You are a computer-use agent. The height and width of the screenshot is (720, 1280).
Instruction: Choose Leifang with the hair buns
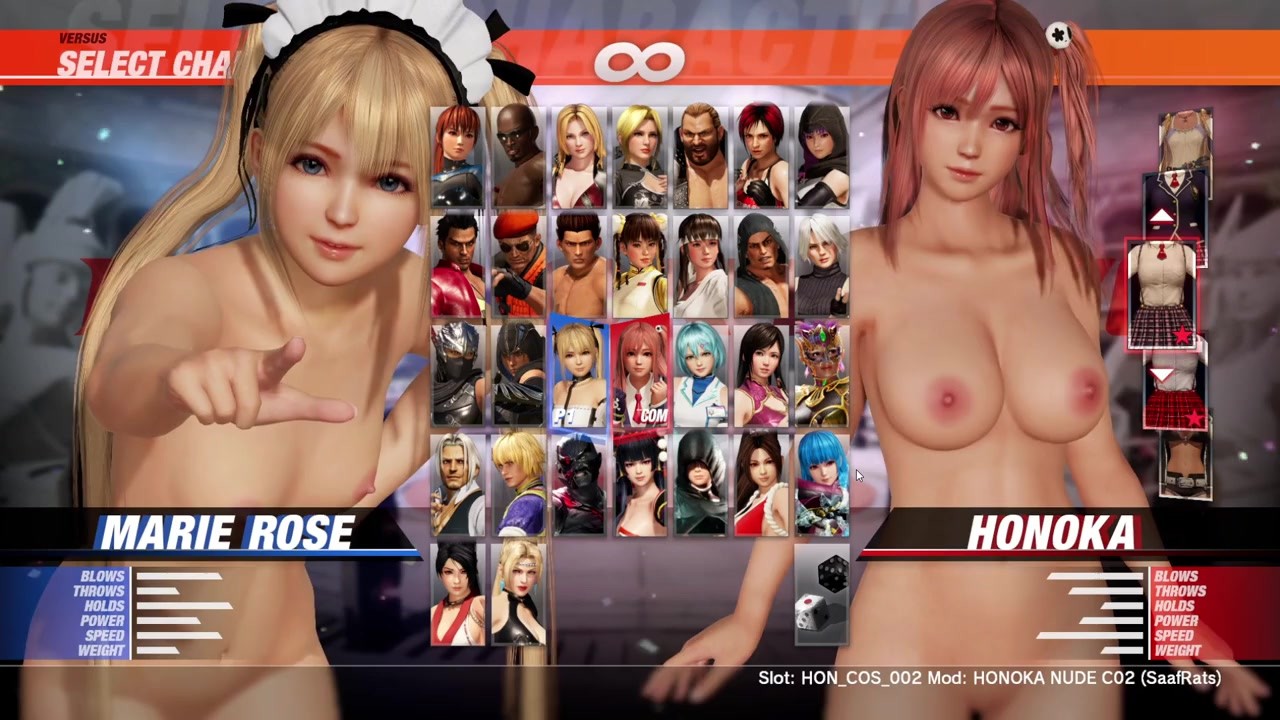click(640, 266)
